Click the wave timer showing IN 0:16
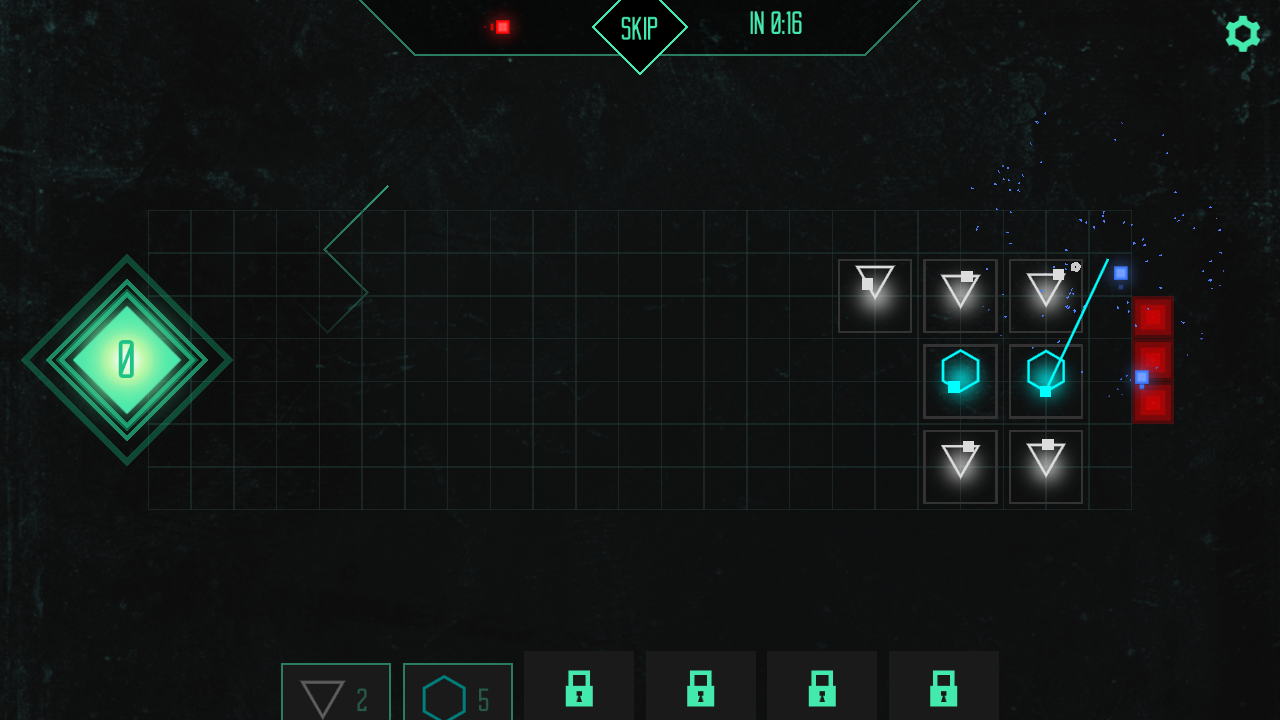The width and height of the screenshot is (1280, 720). (775, 24)
